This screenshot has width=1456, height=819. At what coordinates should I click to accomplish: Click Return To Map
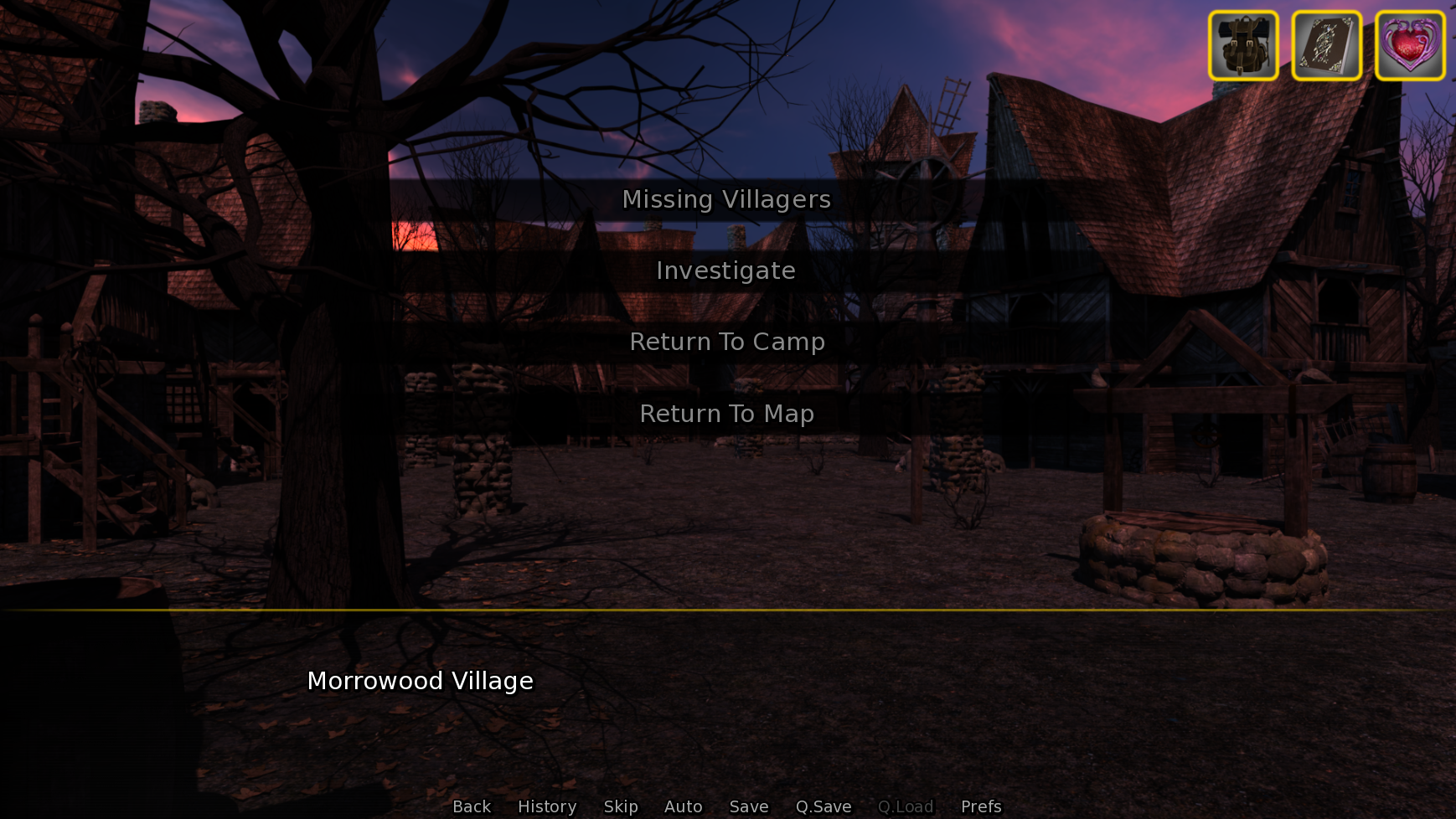click(726, 413)
